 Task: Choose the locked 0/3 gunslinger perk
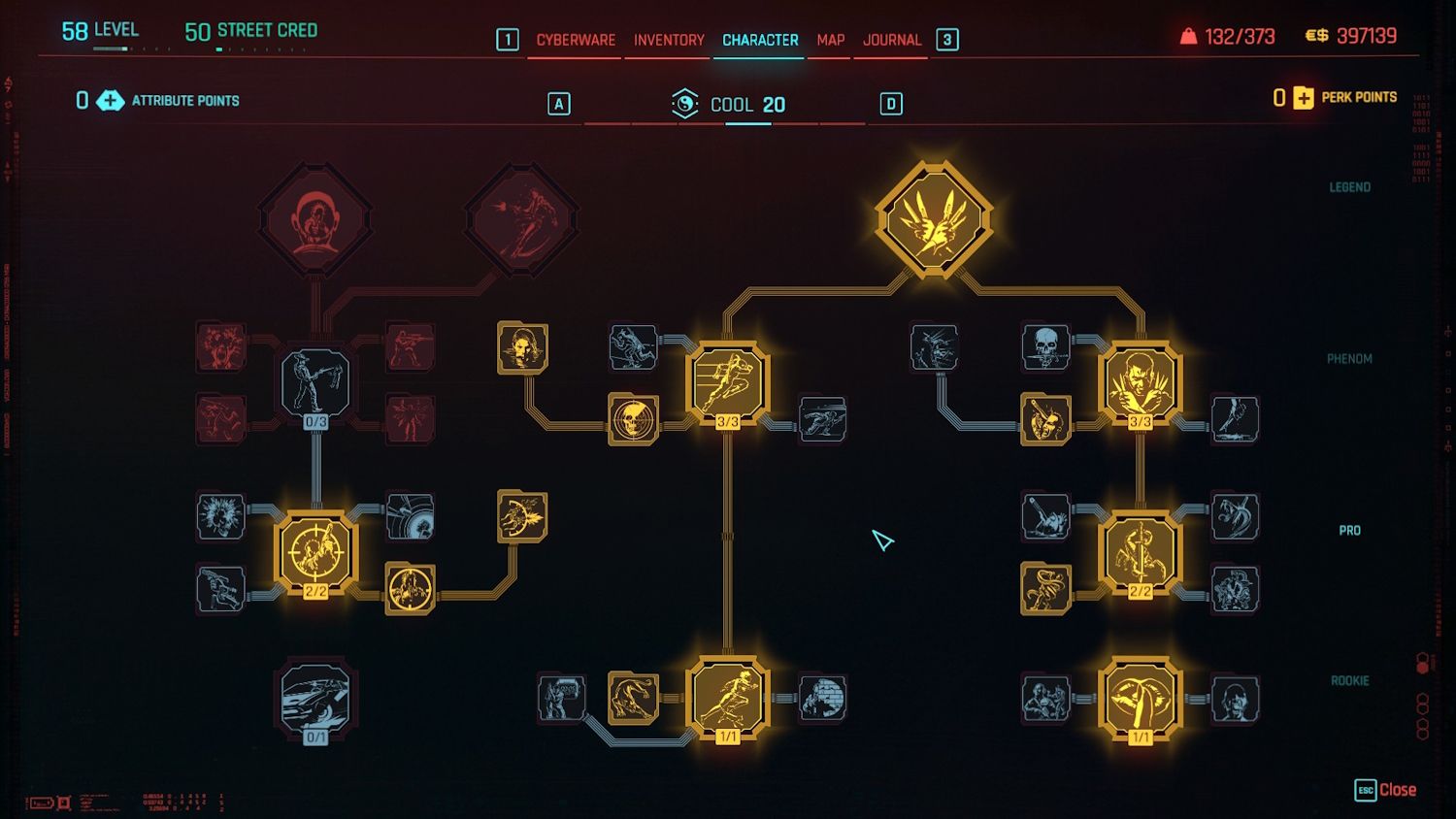tap(315, 384)
